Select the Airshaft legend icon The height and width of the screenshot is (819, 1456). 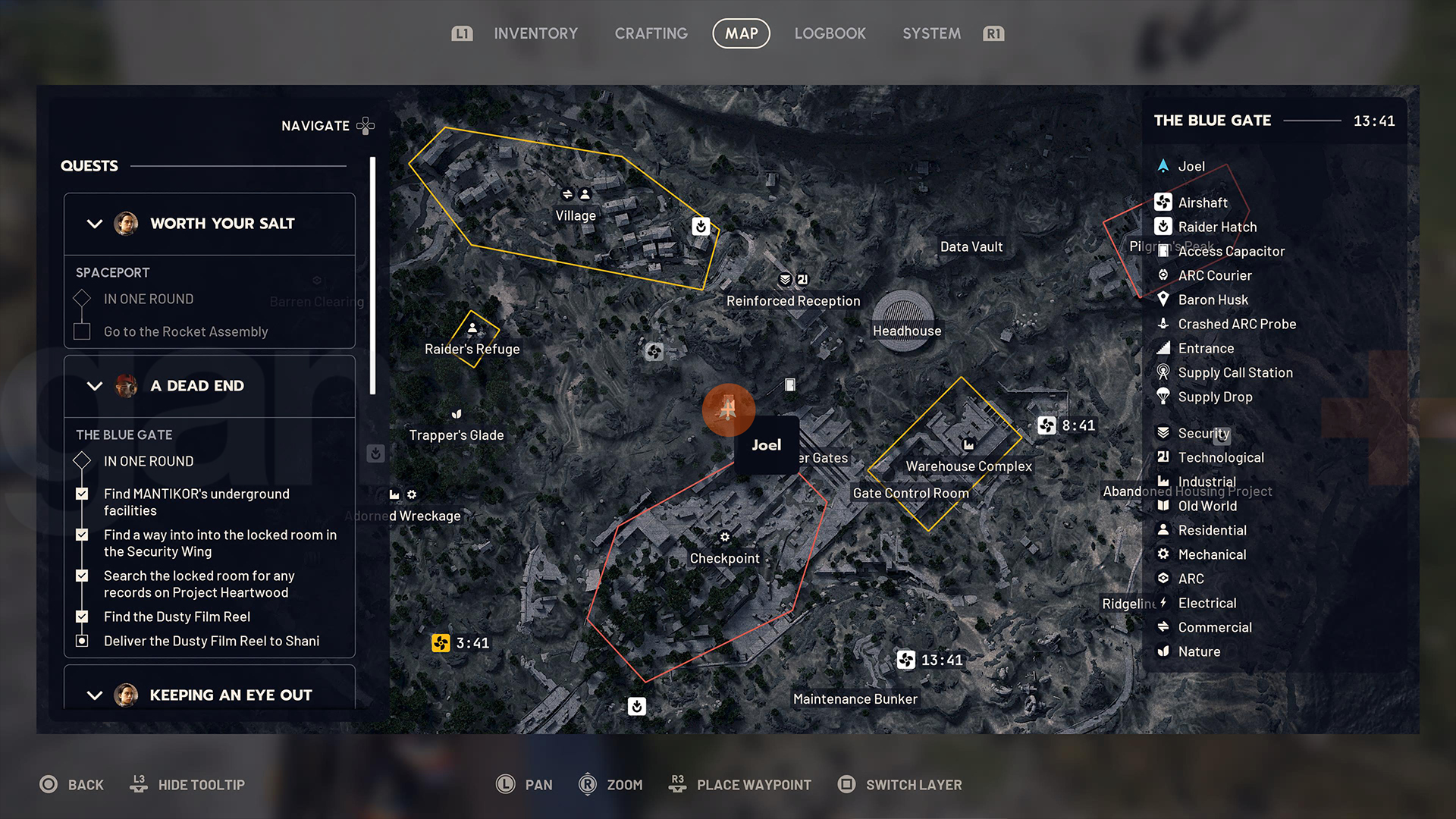pos(1163,202)
